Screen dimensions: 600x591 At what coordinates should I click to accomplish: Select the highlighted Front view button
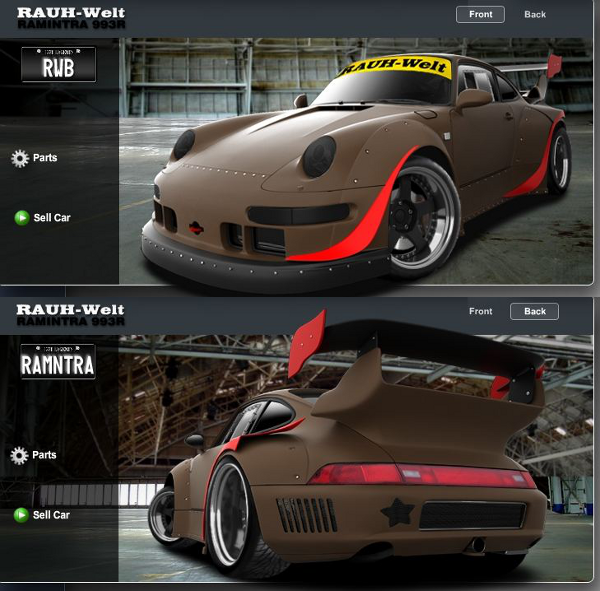tap(480, 14)
